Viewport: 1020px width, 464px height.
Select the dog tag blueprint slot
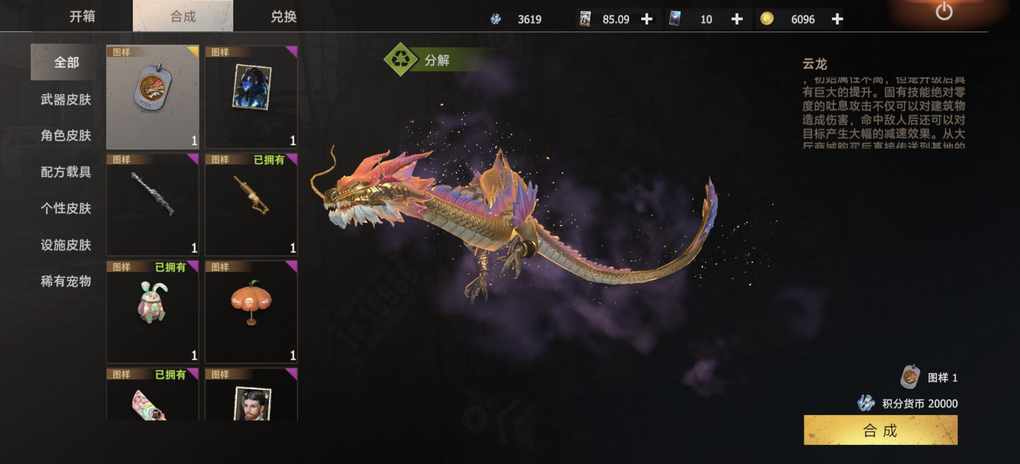(x=153, y=97)
